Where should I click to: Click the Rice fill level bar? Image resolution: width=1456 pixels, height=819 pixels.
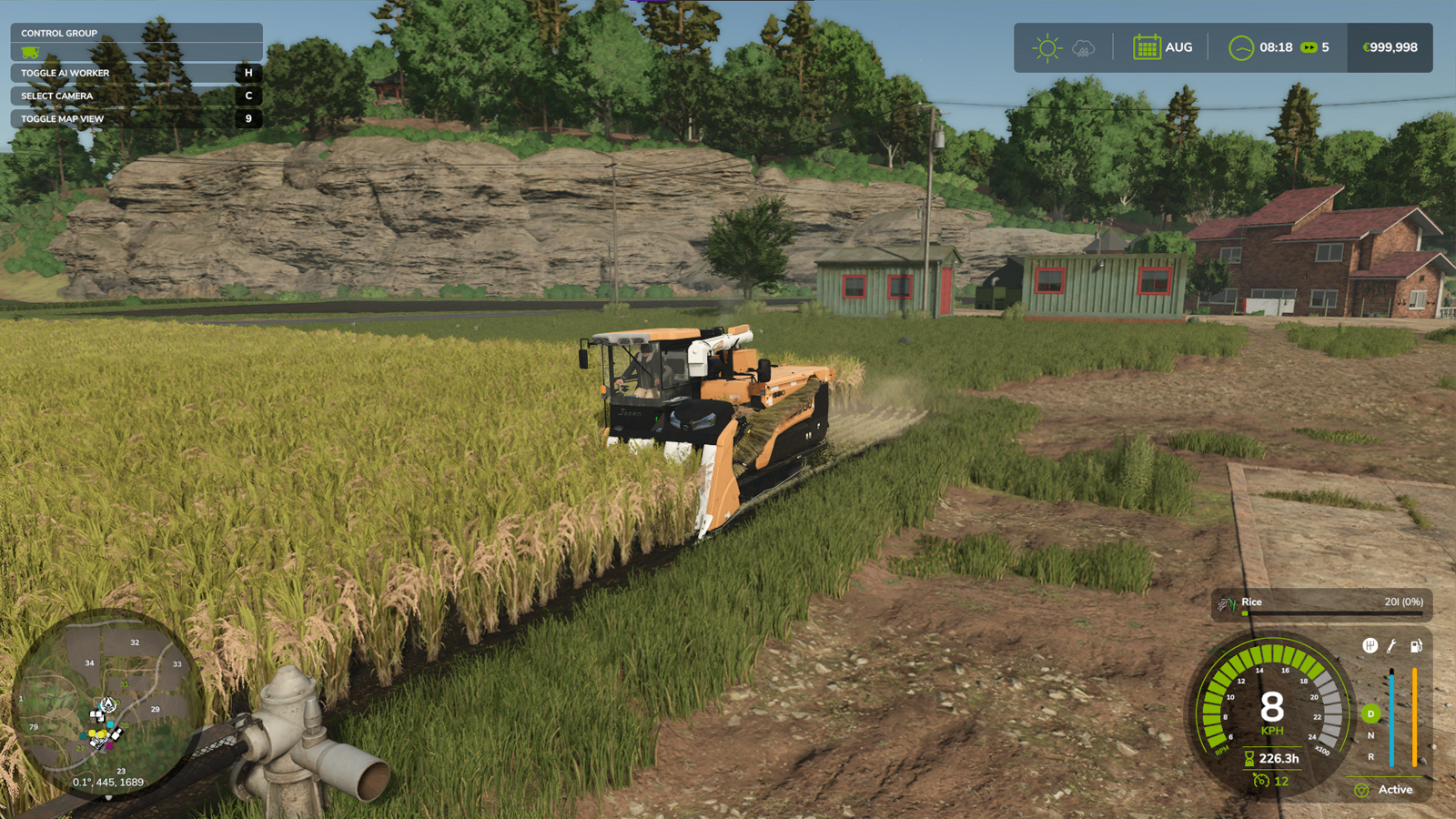pyautogui.click(x=1333, y=612)
